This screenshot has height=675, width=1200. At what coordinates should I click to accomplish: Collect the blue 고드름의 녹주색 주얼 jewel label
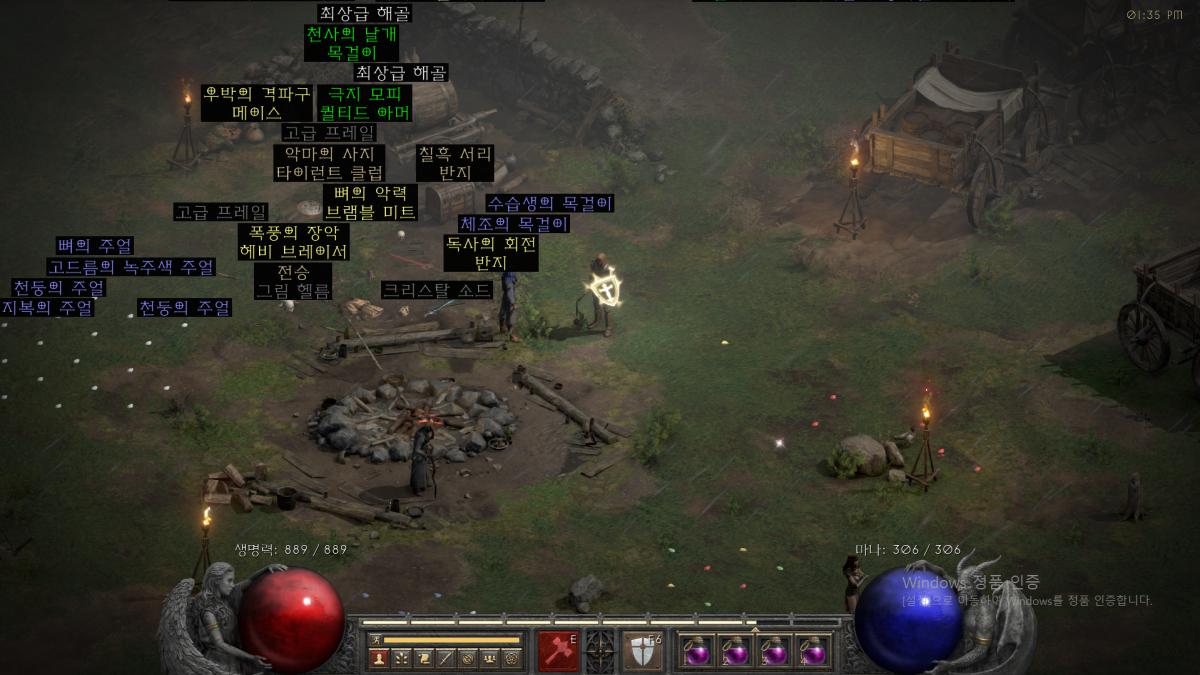[x=131, y=267]
